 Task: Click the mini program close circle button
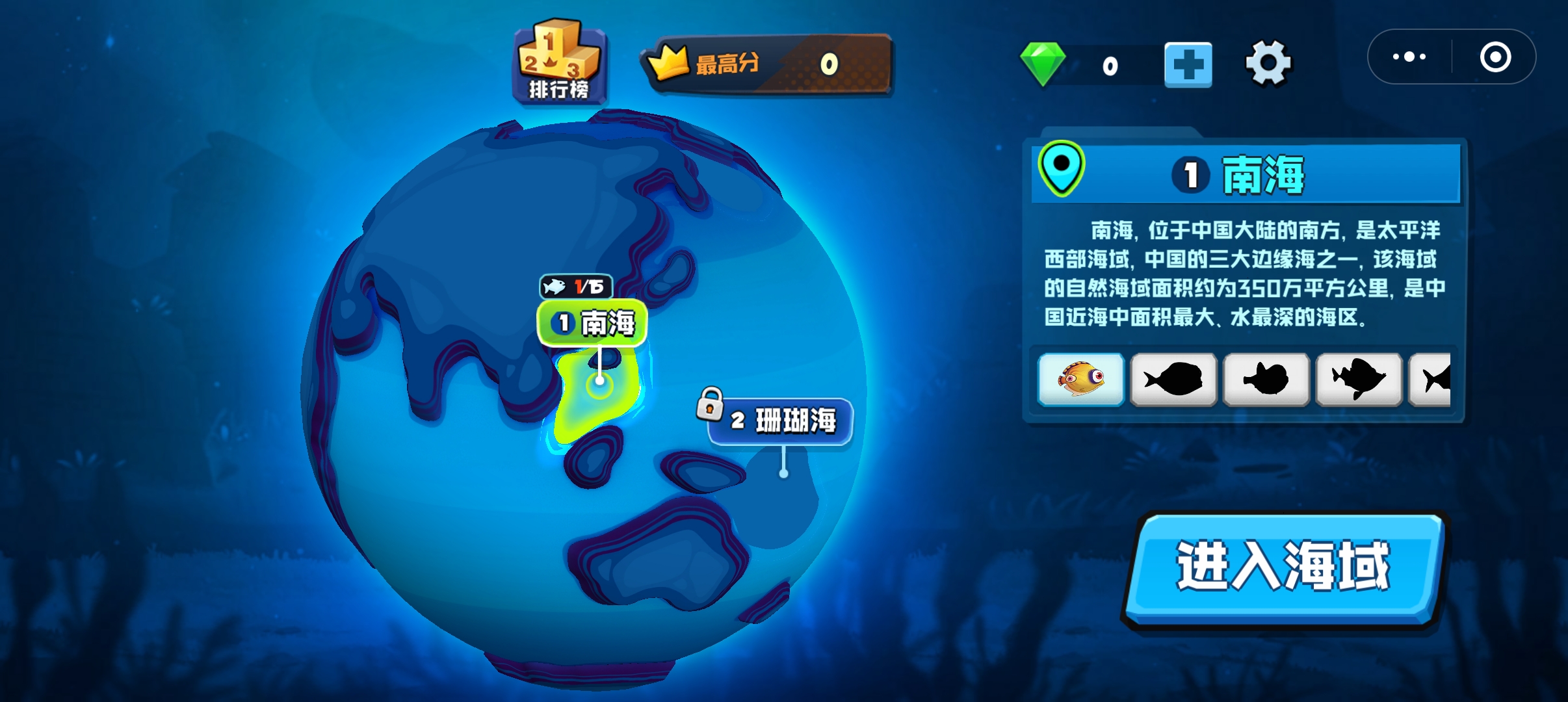[x=1496, y=57]
